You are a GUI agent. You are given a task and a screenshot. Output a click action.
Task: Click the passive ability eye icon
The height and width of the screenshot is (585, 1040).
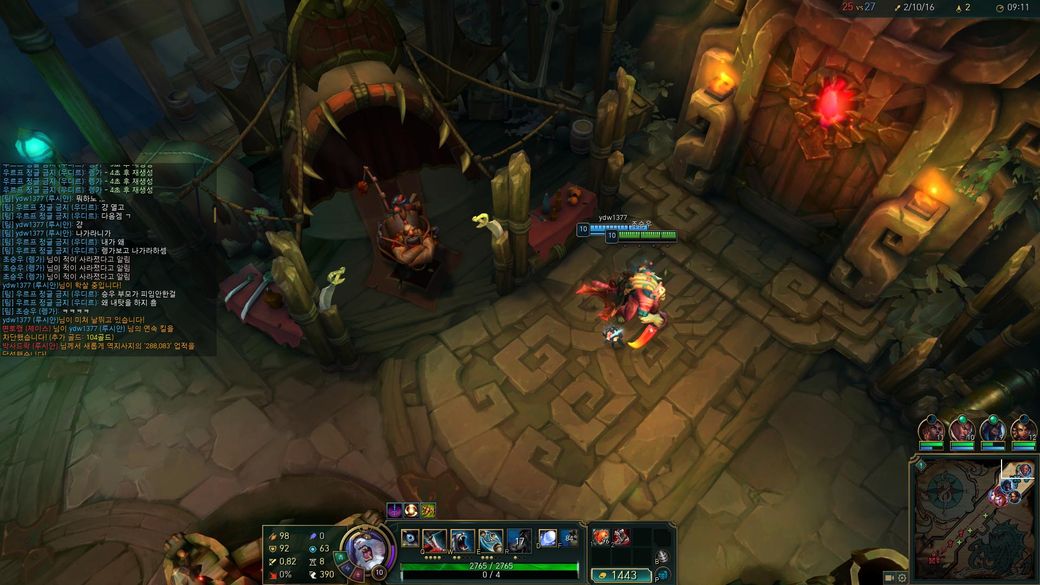pos(410,538)
